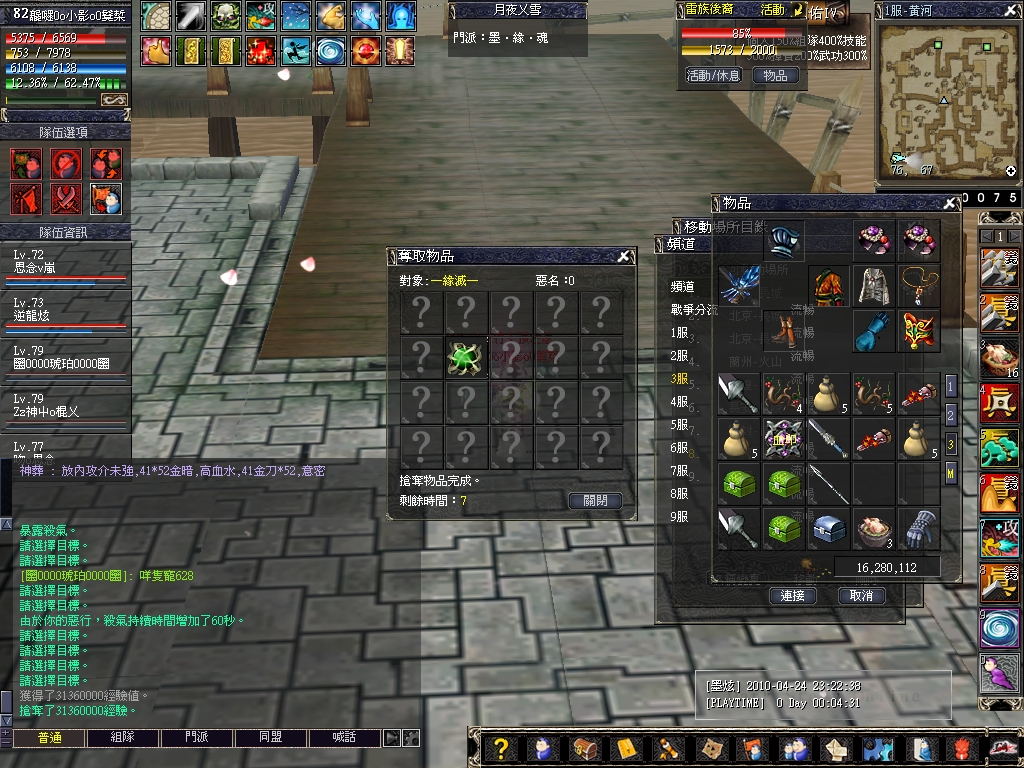Switch chat to the 門派 tab
The image size is (1024, 768).
pyautogui.click(x=196, y=738)
